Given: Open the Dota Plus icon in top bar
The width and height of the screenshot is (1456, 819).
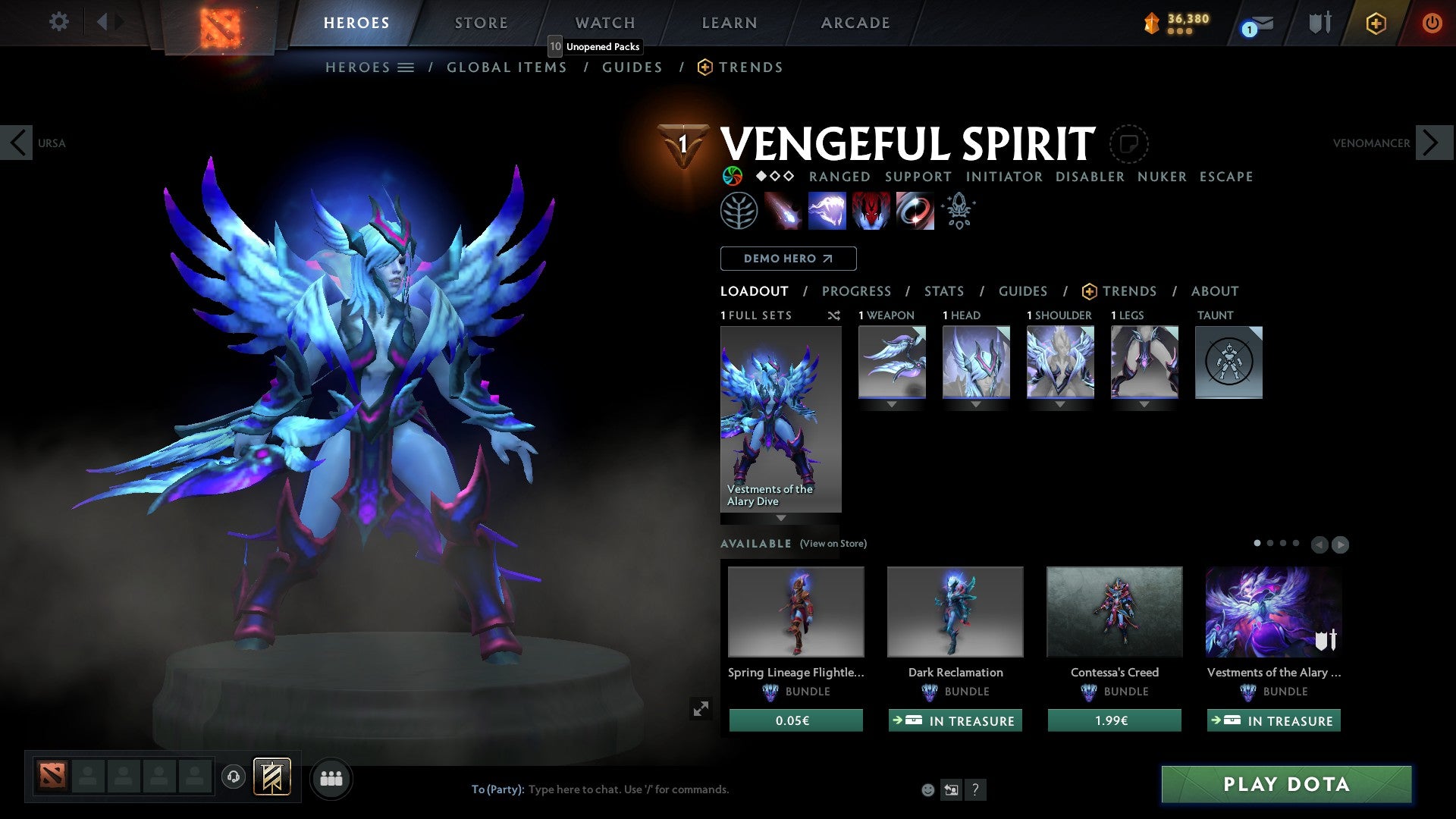Looking at the screenshot, I should (x=1375, y=23).
